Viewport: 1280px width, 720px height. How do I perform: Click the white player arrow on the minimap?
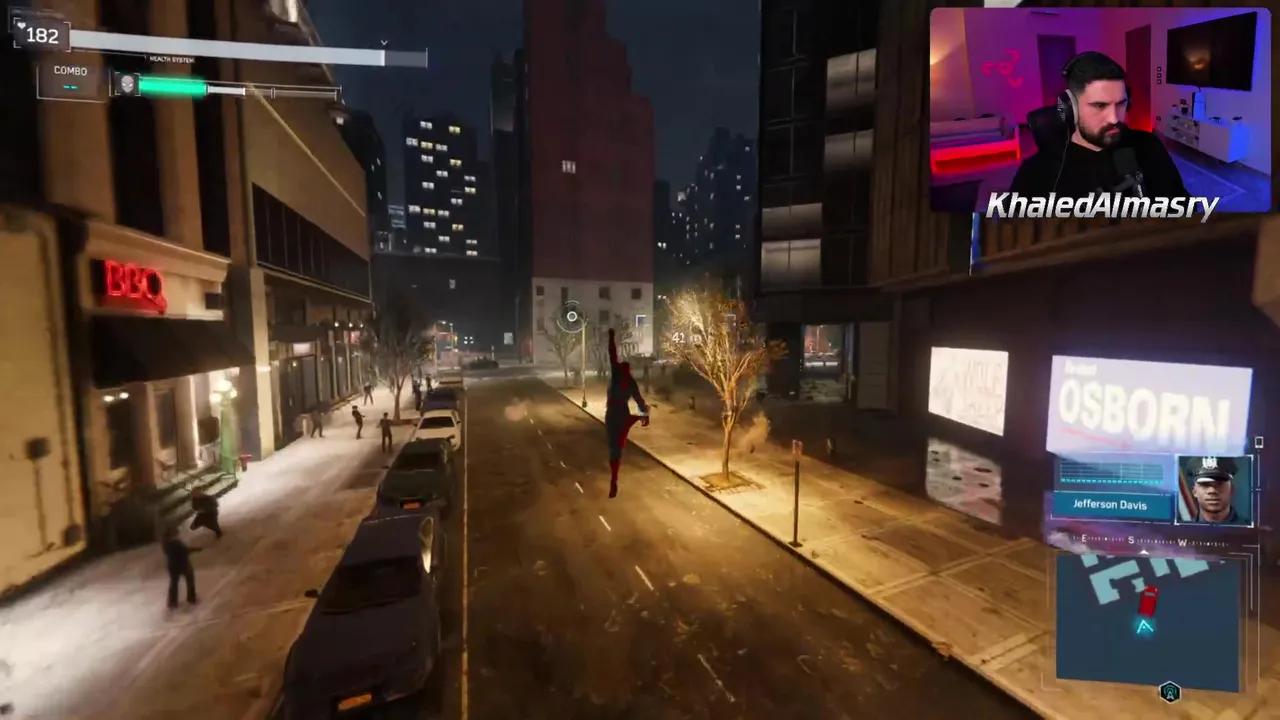(1143, 627)
